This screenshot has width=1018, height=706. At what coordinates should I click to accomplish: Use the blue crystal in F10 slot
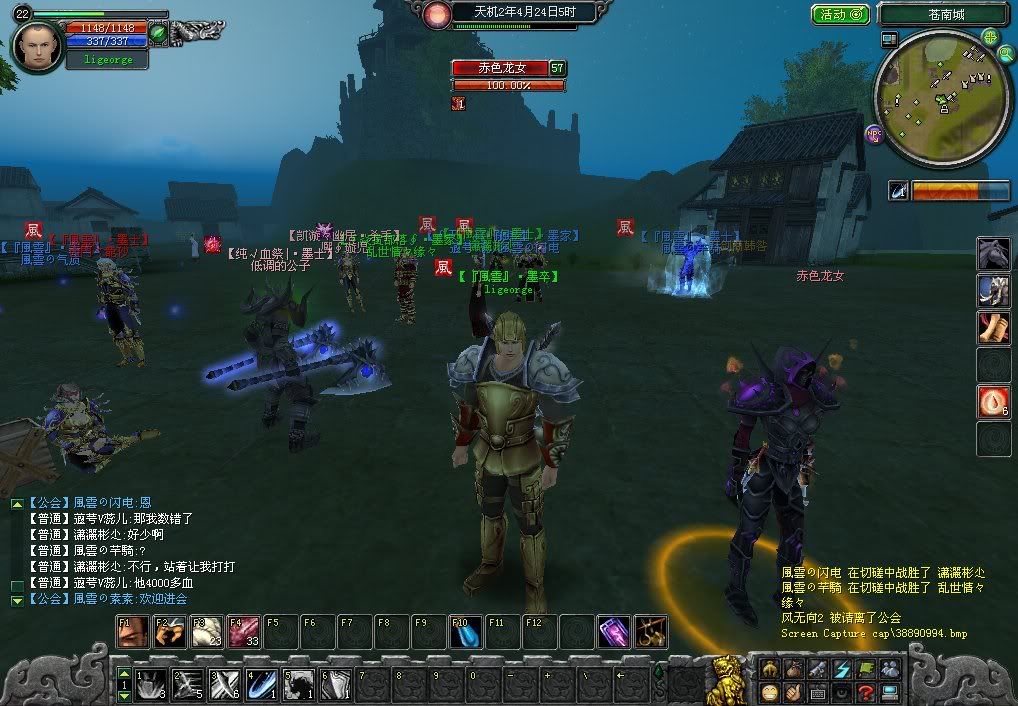465,631
